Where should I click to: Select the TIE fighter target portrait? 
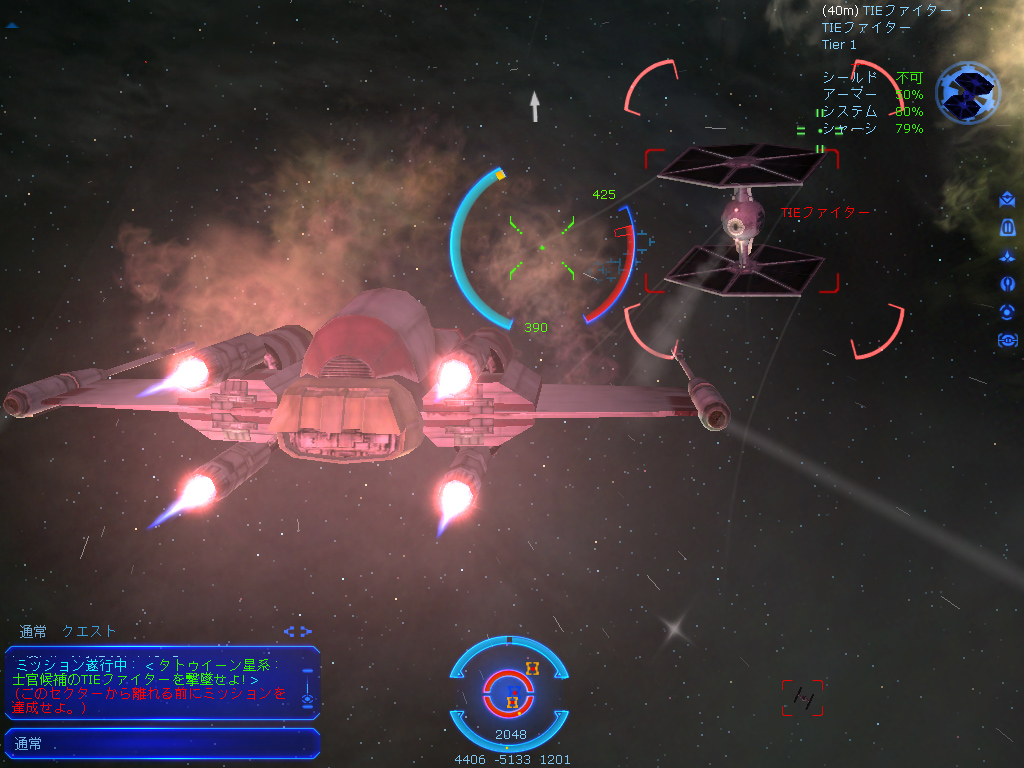(x=967, y=92)
